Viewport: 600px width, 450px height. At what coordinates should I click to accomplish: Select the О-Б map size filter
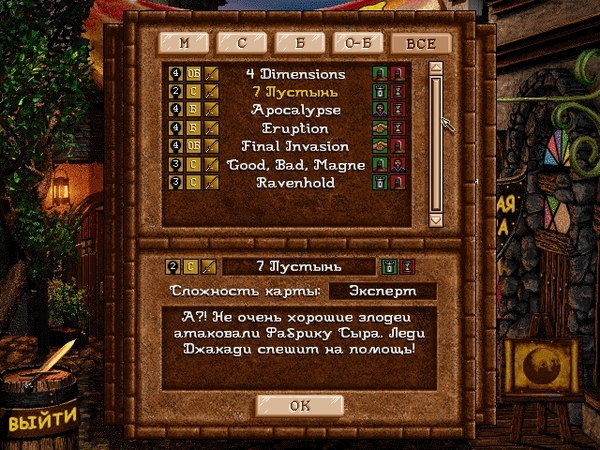[359, 43]
